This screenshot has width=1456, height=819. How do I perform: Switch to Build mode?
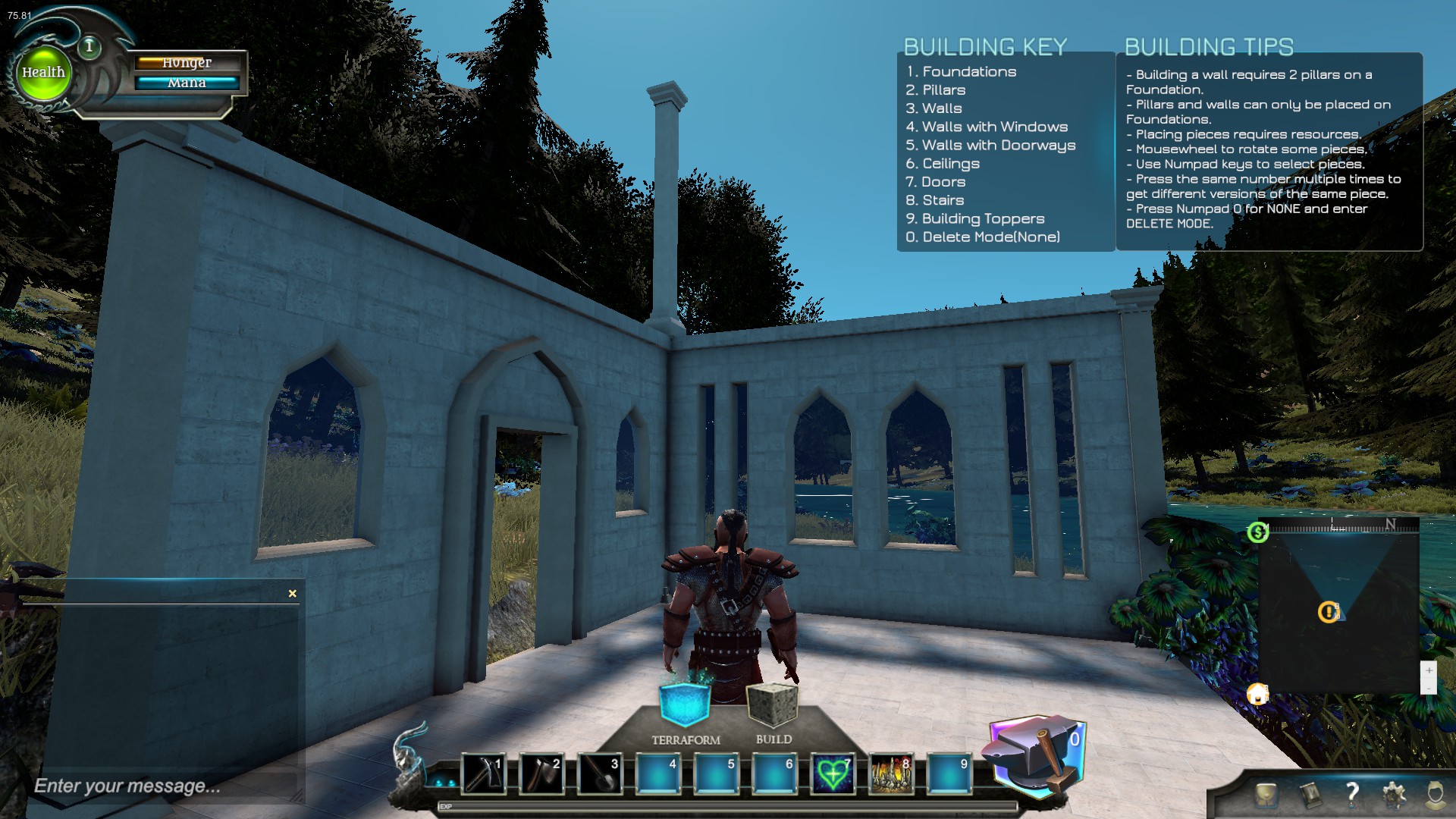[771, 701]
